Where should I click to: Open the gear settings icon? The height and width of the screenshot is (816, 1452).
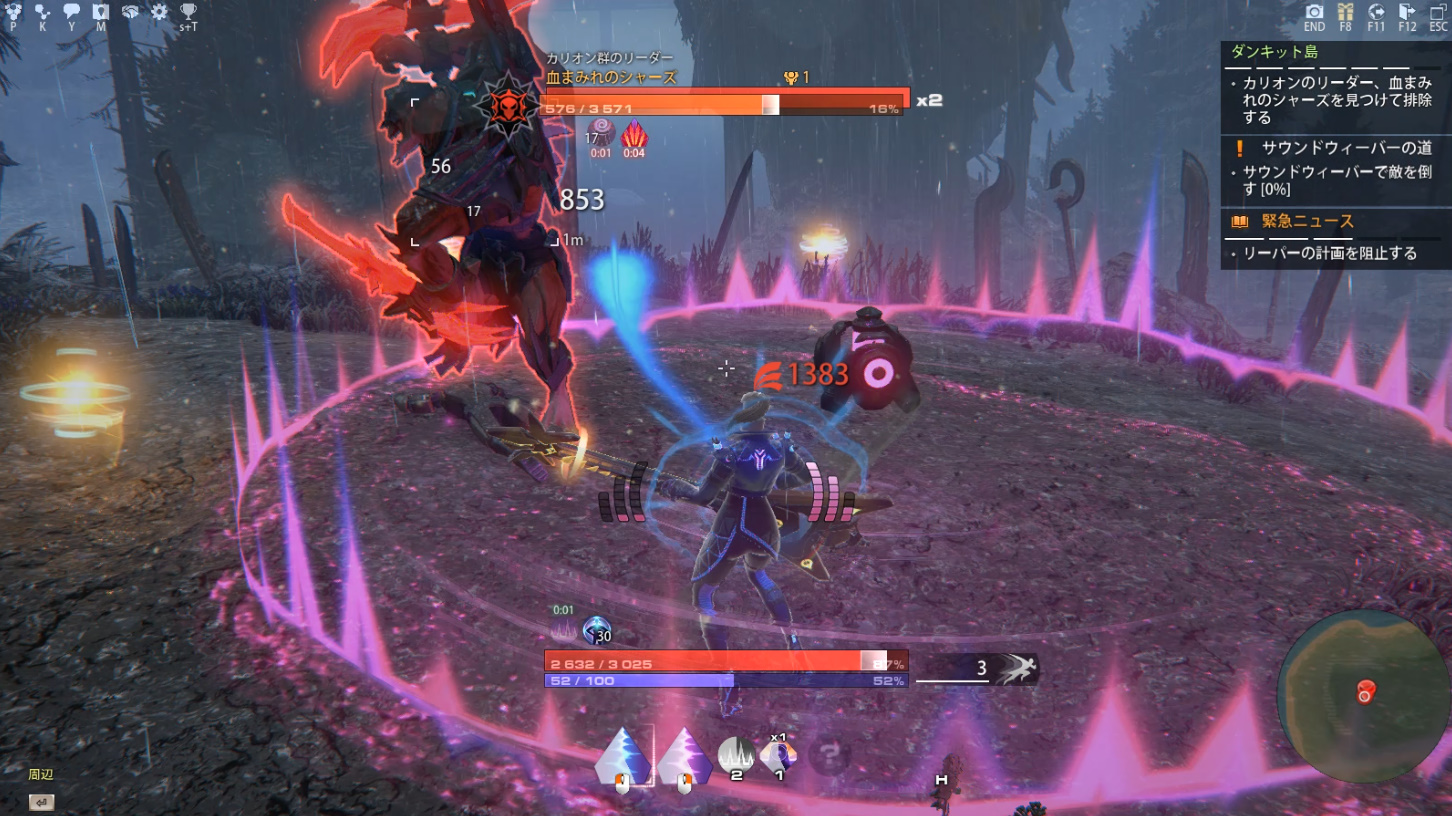pyautogui.click(x=159, y=13)
